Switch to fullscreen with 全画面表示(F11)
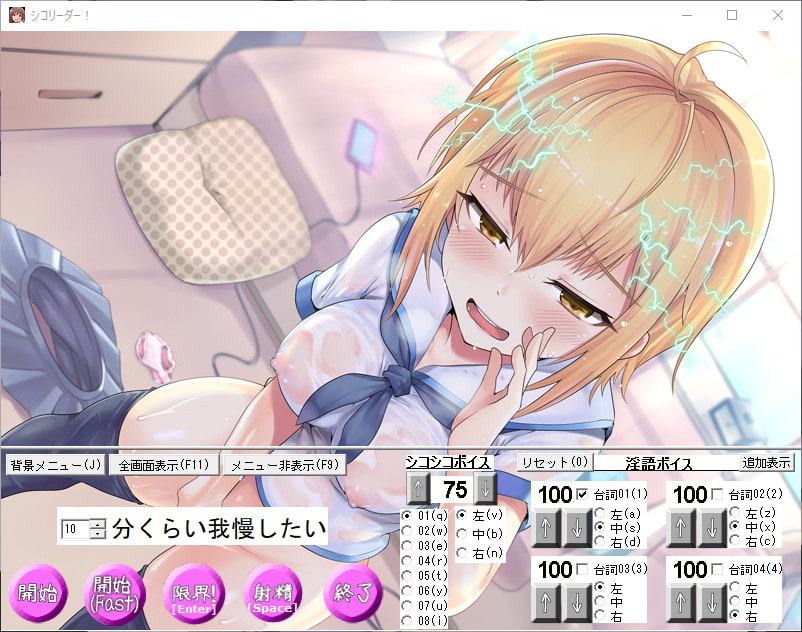The width and height of the screenshot is (802, 632). [x=165, y=465]
